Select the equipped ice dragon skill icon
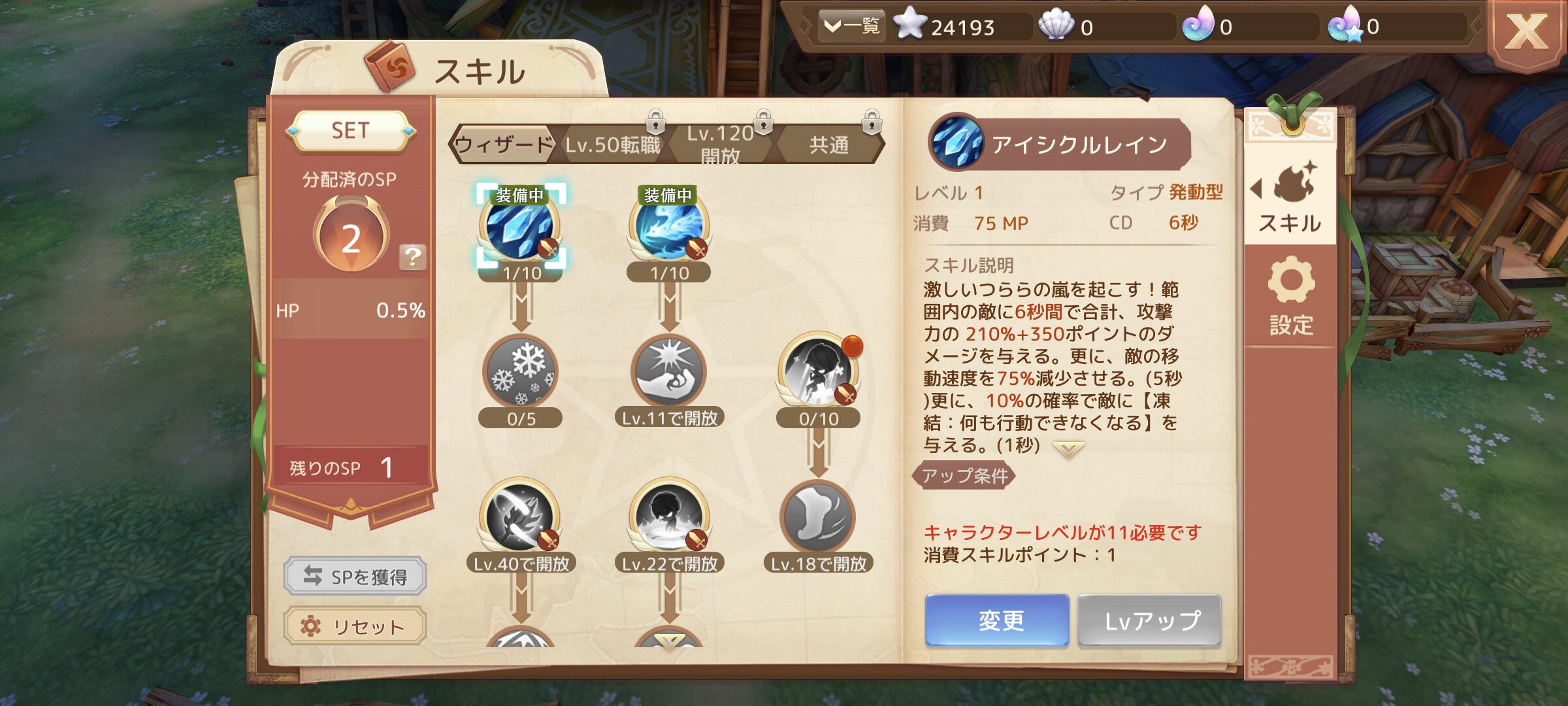 tap(668, 227)
